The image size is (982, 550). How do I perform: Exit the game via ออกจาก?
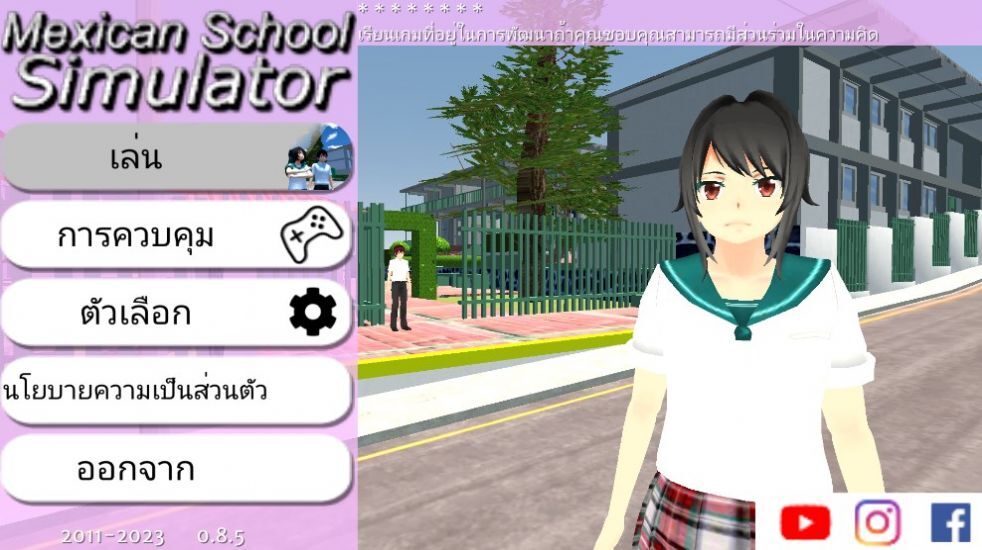point(176,469)
